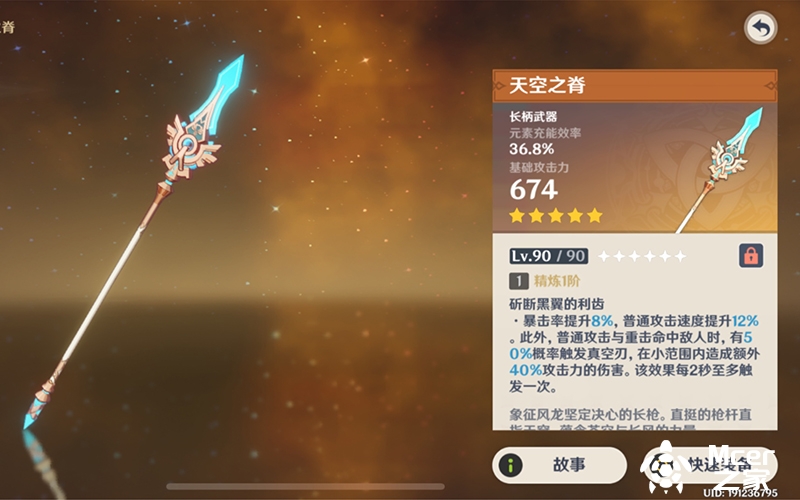Viewport: 800px width, 500px height.
Task: Click the back arrow button
Action: click(x=761, y=28)
